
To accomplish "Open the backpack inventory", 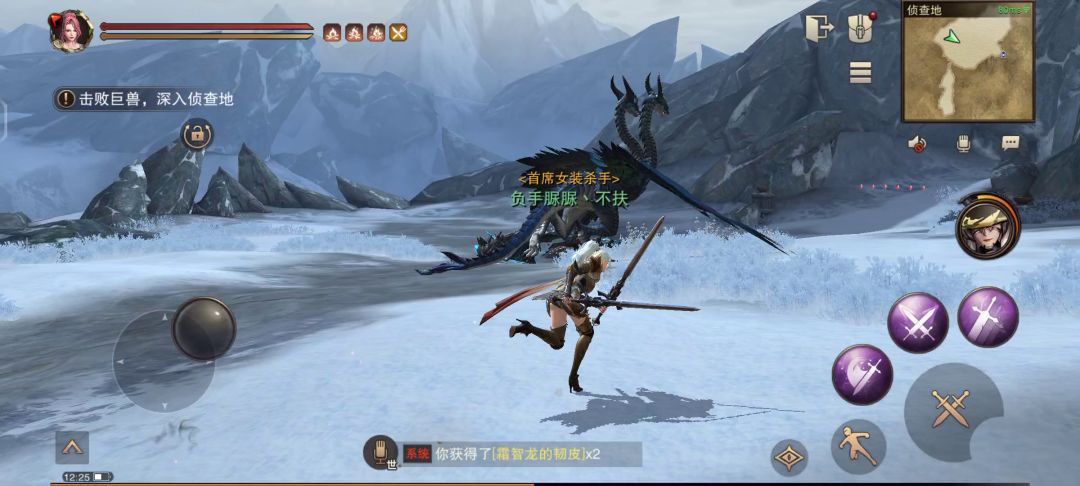I will click(860, 28).
